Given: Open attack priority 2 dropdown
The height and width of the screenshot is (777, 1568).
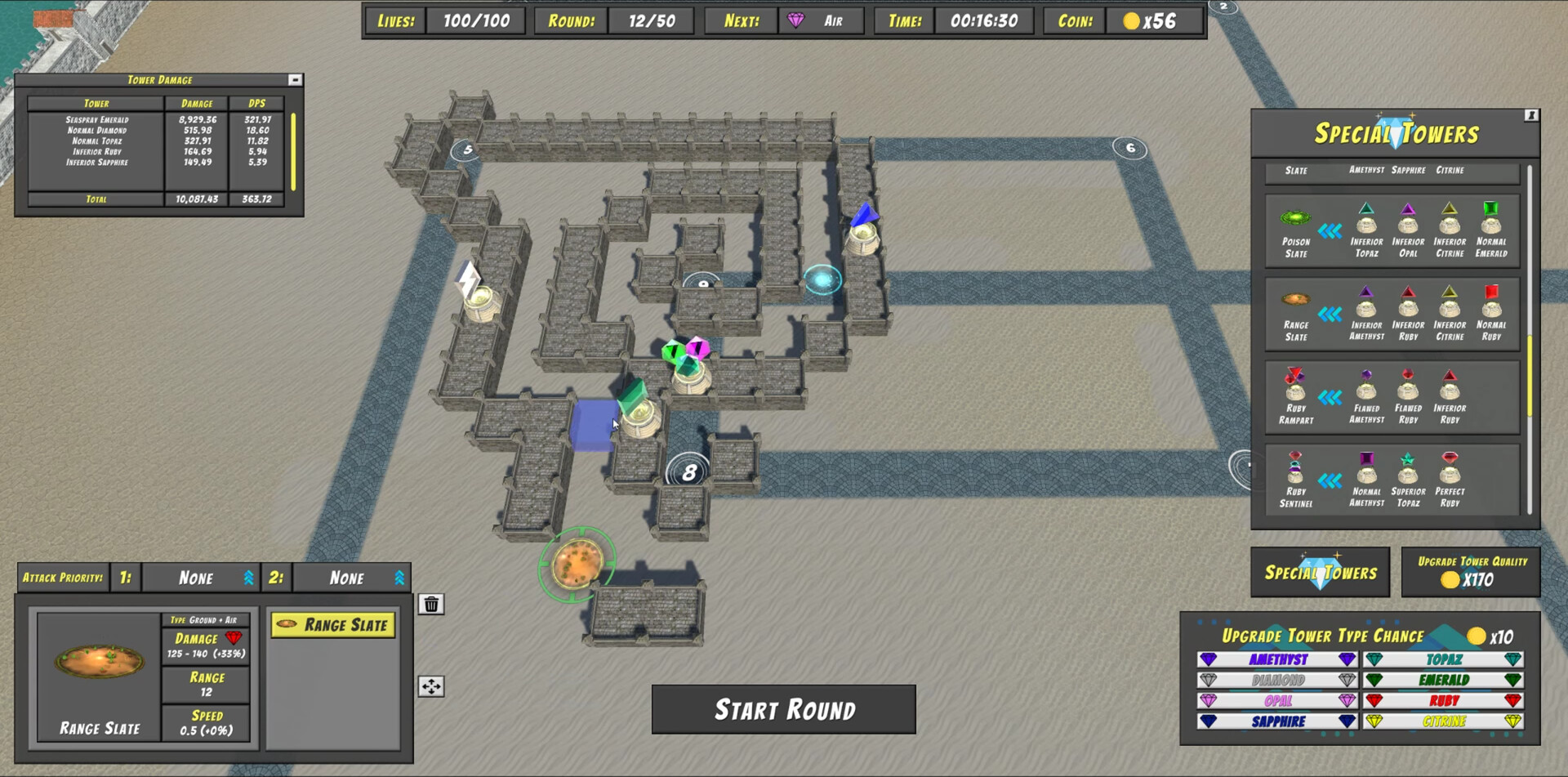Looking at the screenshot, I should [x=351, y=578].
